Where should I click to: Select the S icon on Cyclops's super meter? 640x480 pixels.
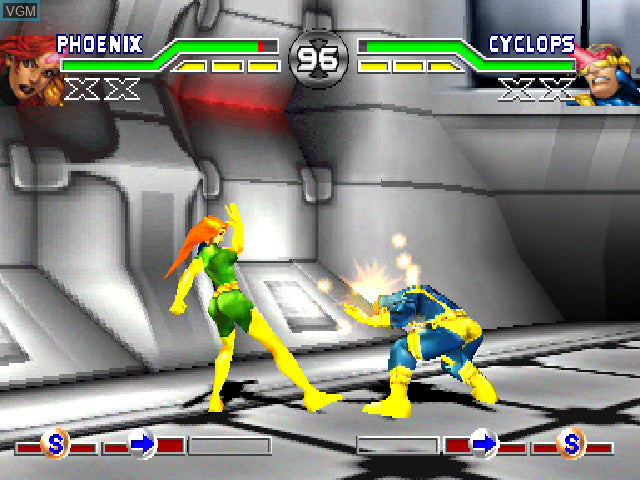tap(571, 442)
